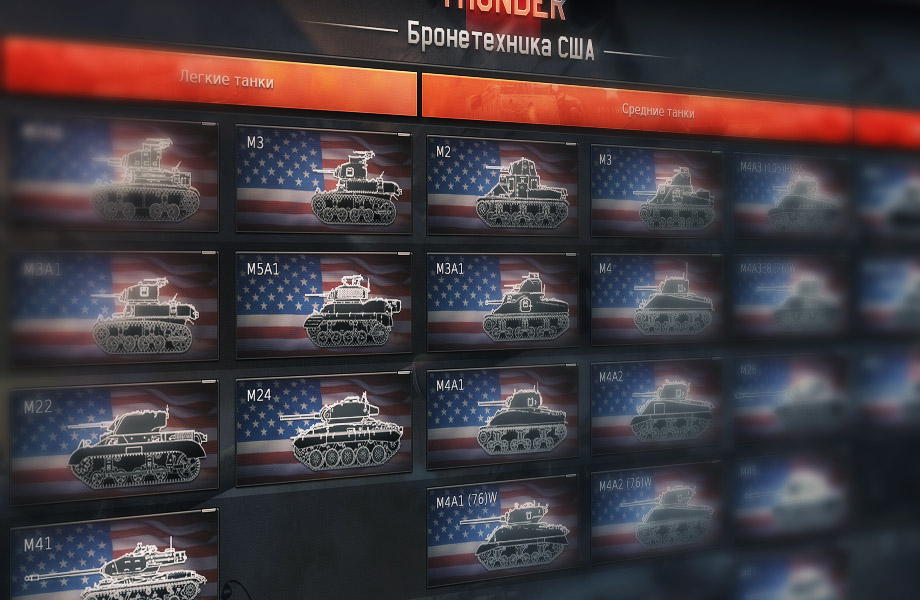Viewport: 920px width, 600px height.
Task: Select the M4A2 tank card
Action: (656, 407)
